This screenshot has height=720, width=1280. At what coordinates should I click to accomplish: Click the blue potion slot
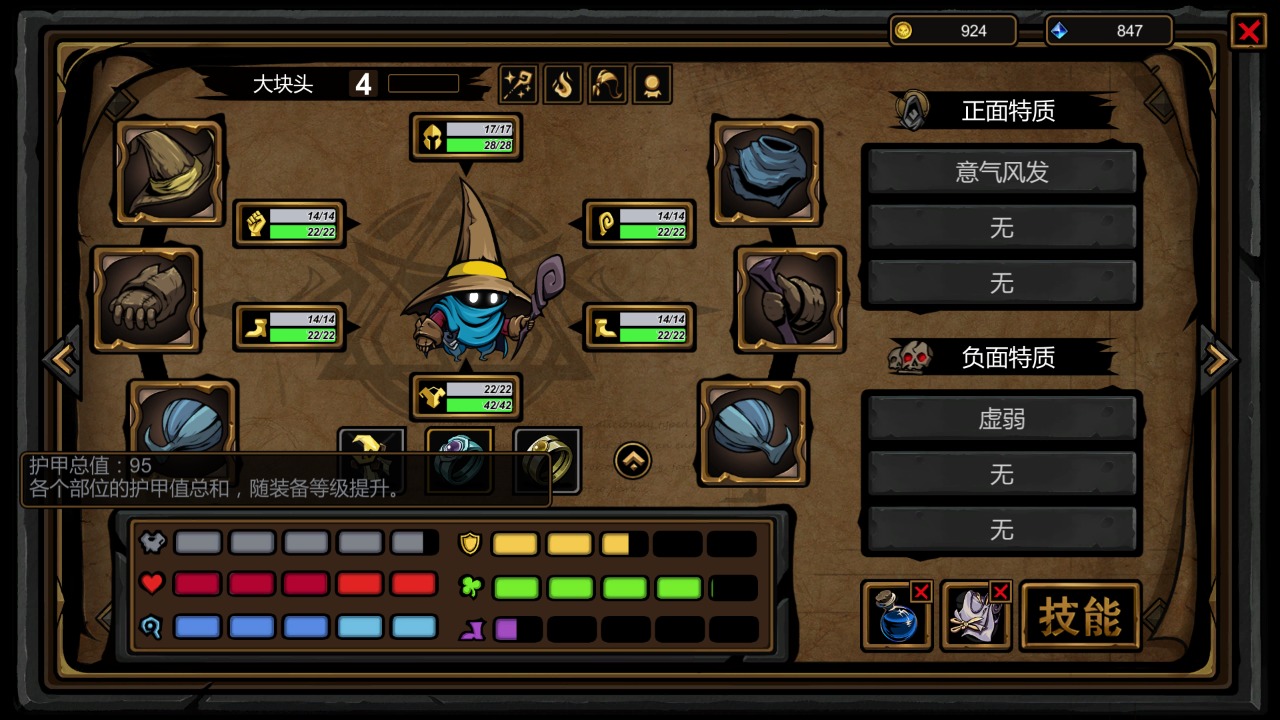[897, 616]
